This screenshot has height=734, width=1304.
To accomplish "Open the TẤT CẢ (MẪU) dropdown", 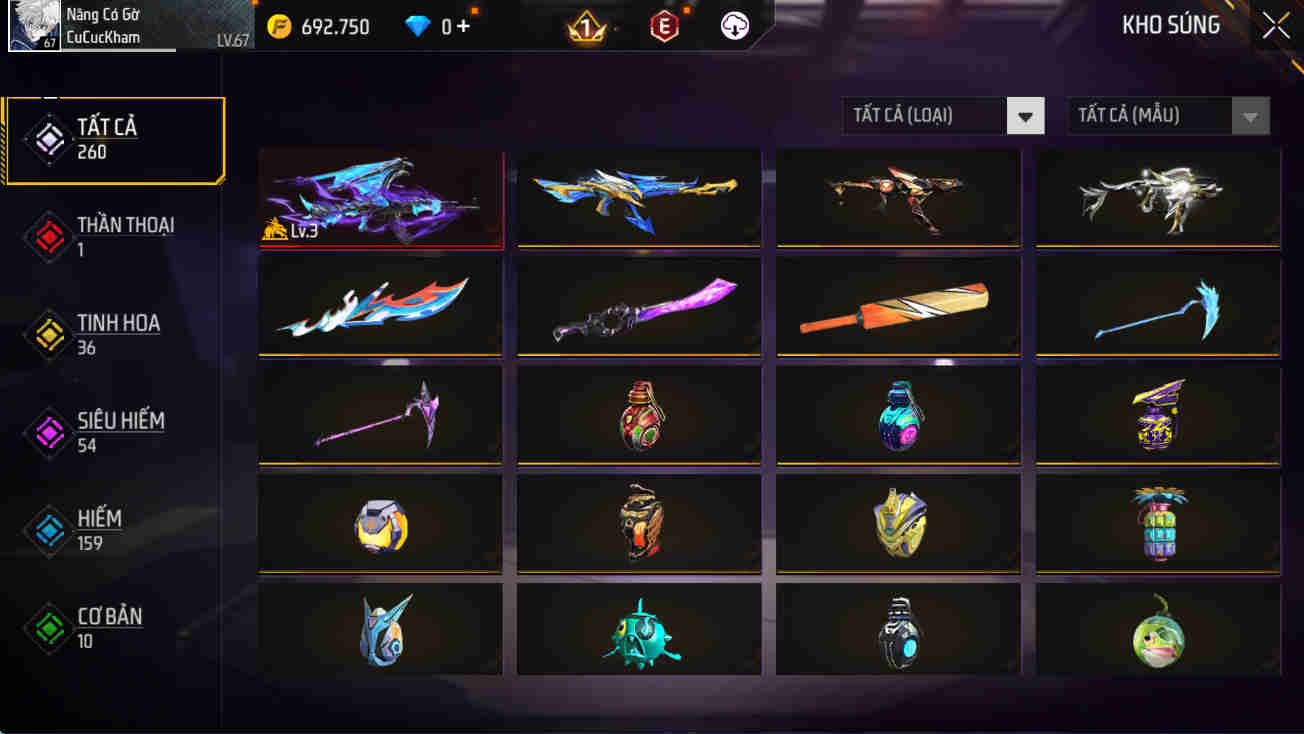I will coord(1165,115).
